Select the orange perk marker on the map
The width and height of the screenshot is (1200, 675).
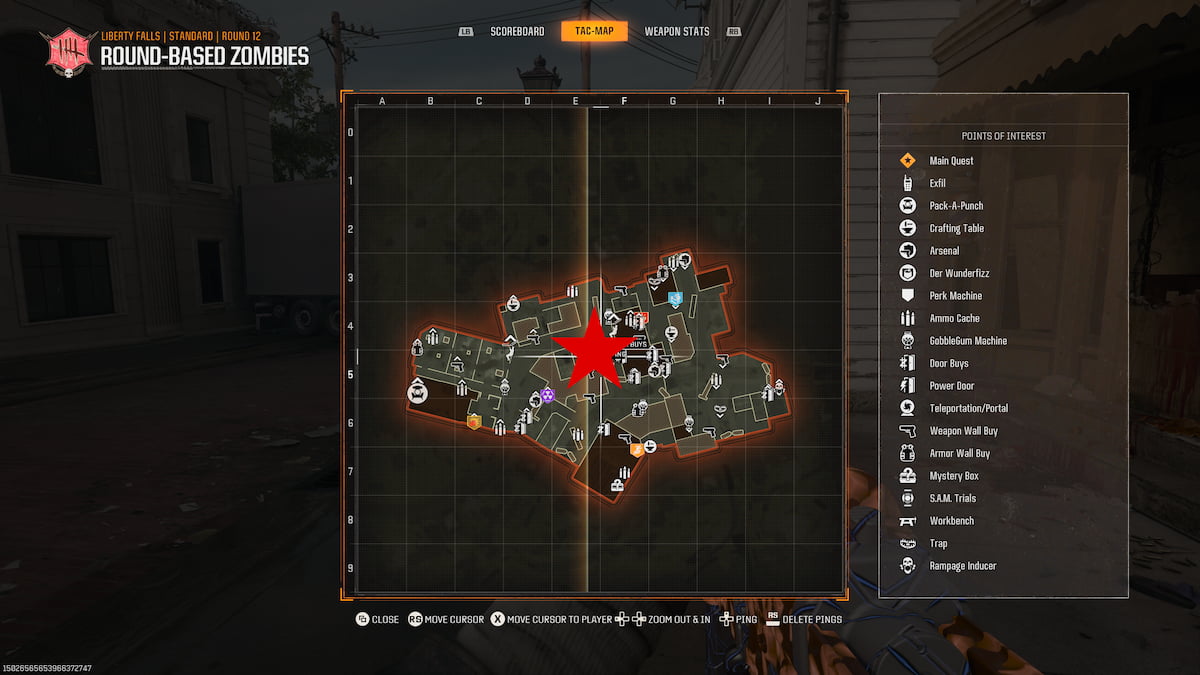[636, 450]
